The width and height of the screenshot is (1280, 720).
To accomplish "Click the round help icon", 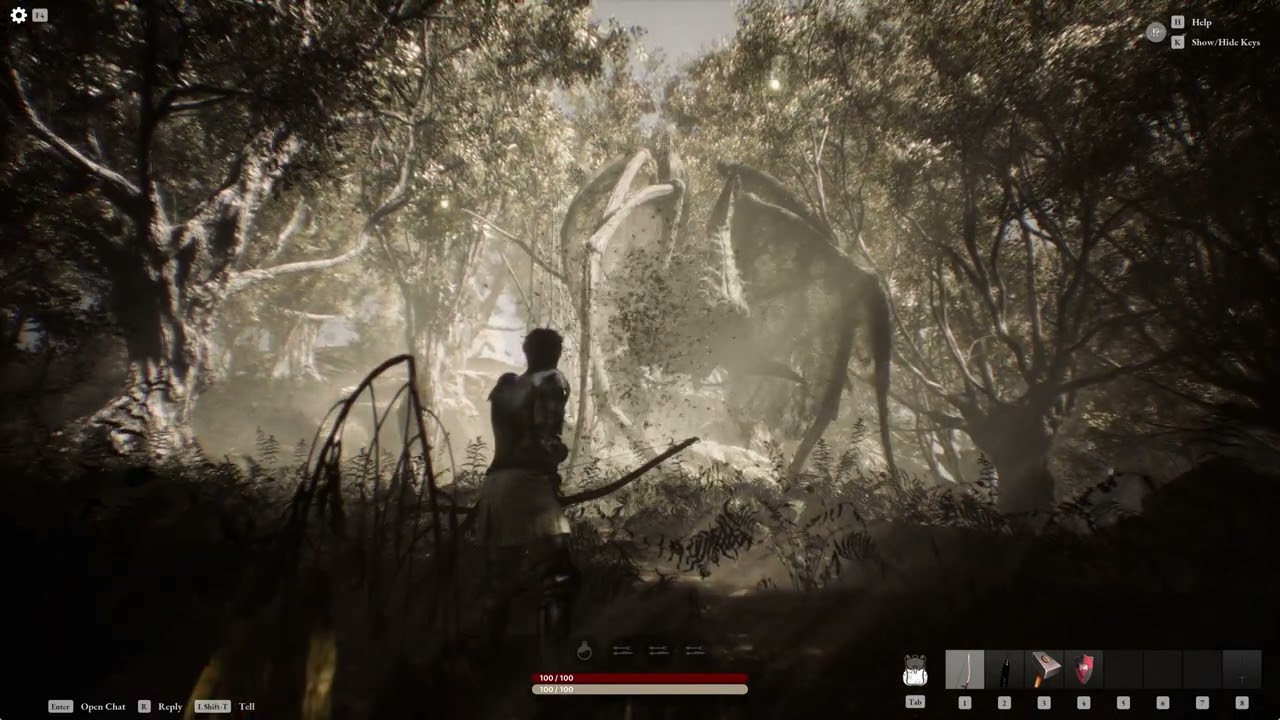I will (1156, 32).
